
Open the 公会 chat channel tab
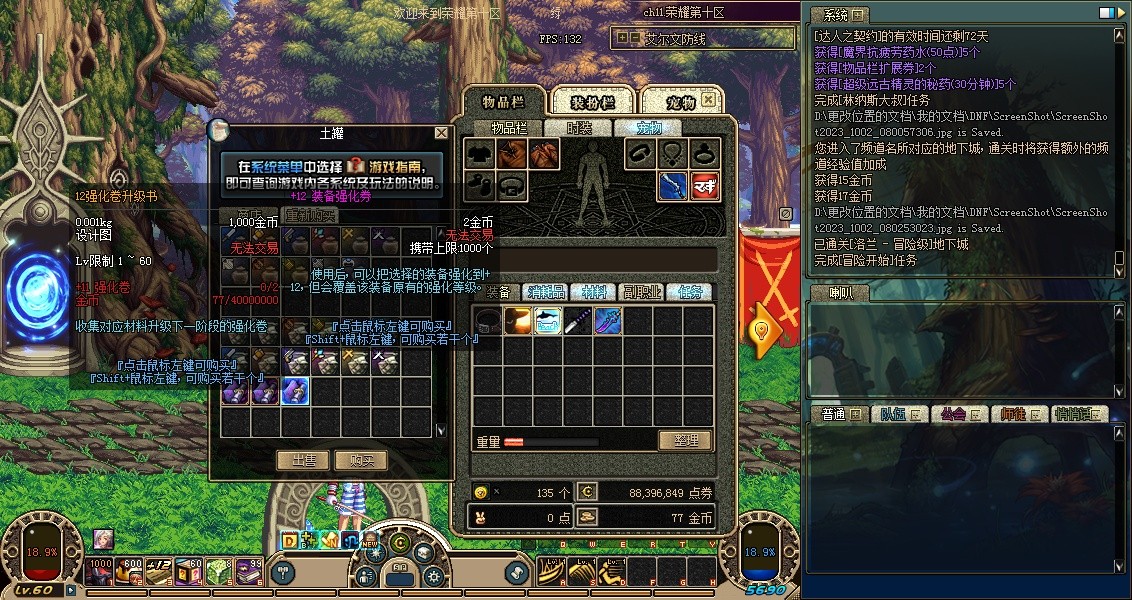(952, 414)
